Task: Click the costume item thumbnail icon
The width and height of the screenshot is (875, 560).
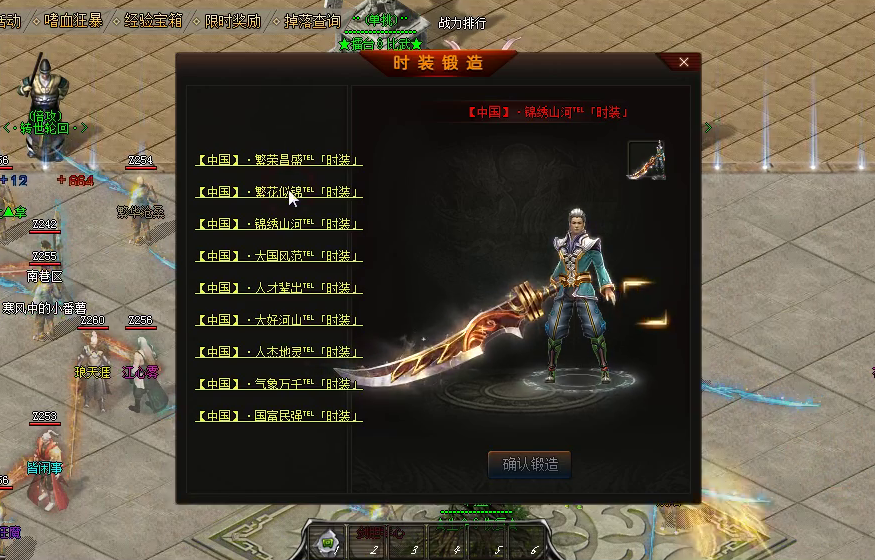Action: tap(646, 160)
